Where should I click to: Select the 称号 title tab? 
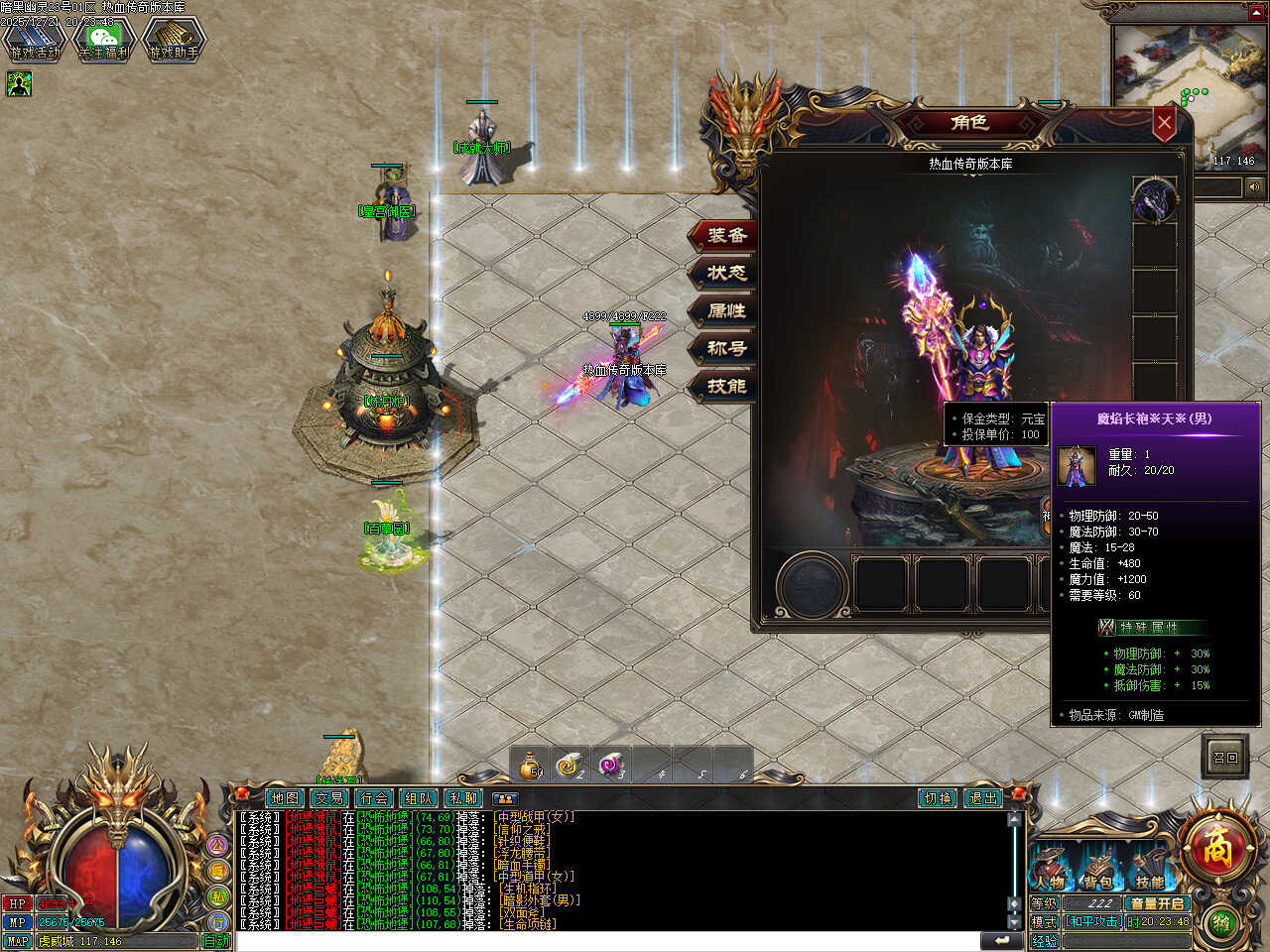click(x=725, y=348)
